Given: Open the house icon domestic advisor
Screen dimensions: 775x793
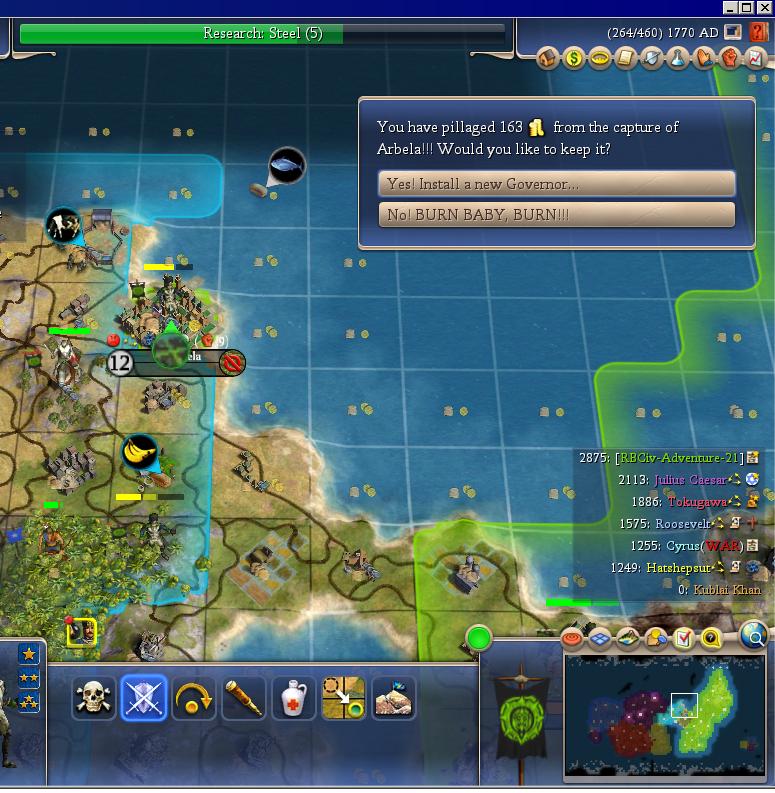Looking at the screenshot, I should pos(547,59).
